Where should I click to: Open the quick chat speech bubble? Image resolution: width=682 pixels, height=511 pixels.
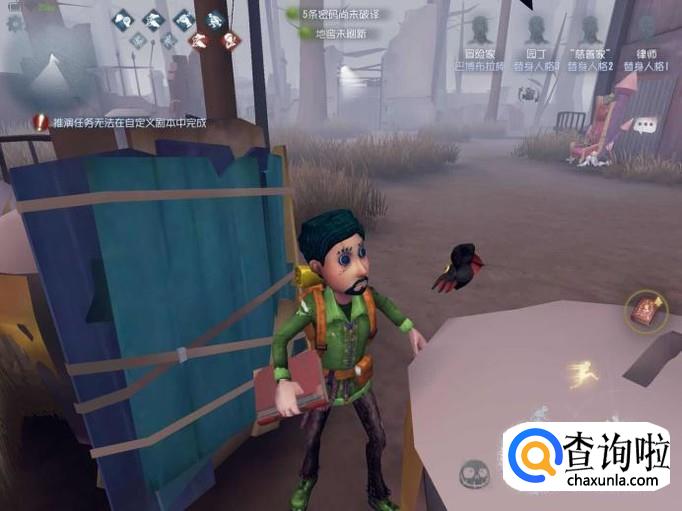click(646, 125)
